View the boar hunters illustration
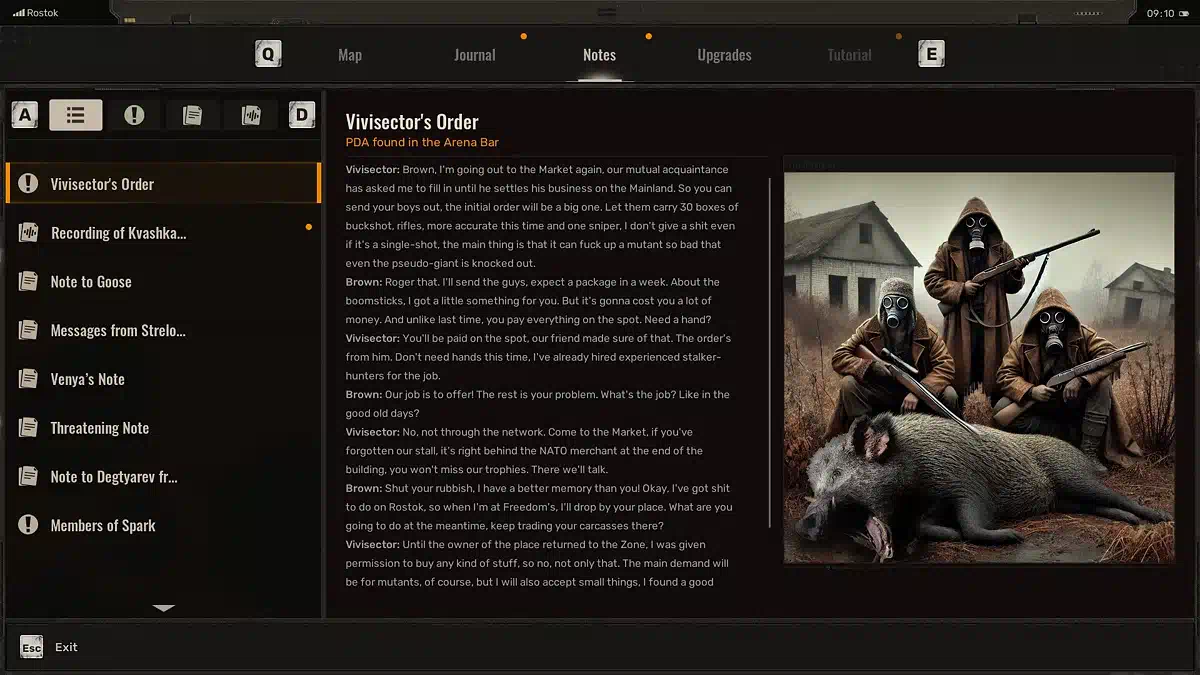Image resolution: width=1200 pixels, height=675 pixels. coord(979,367)
